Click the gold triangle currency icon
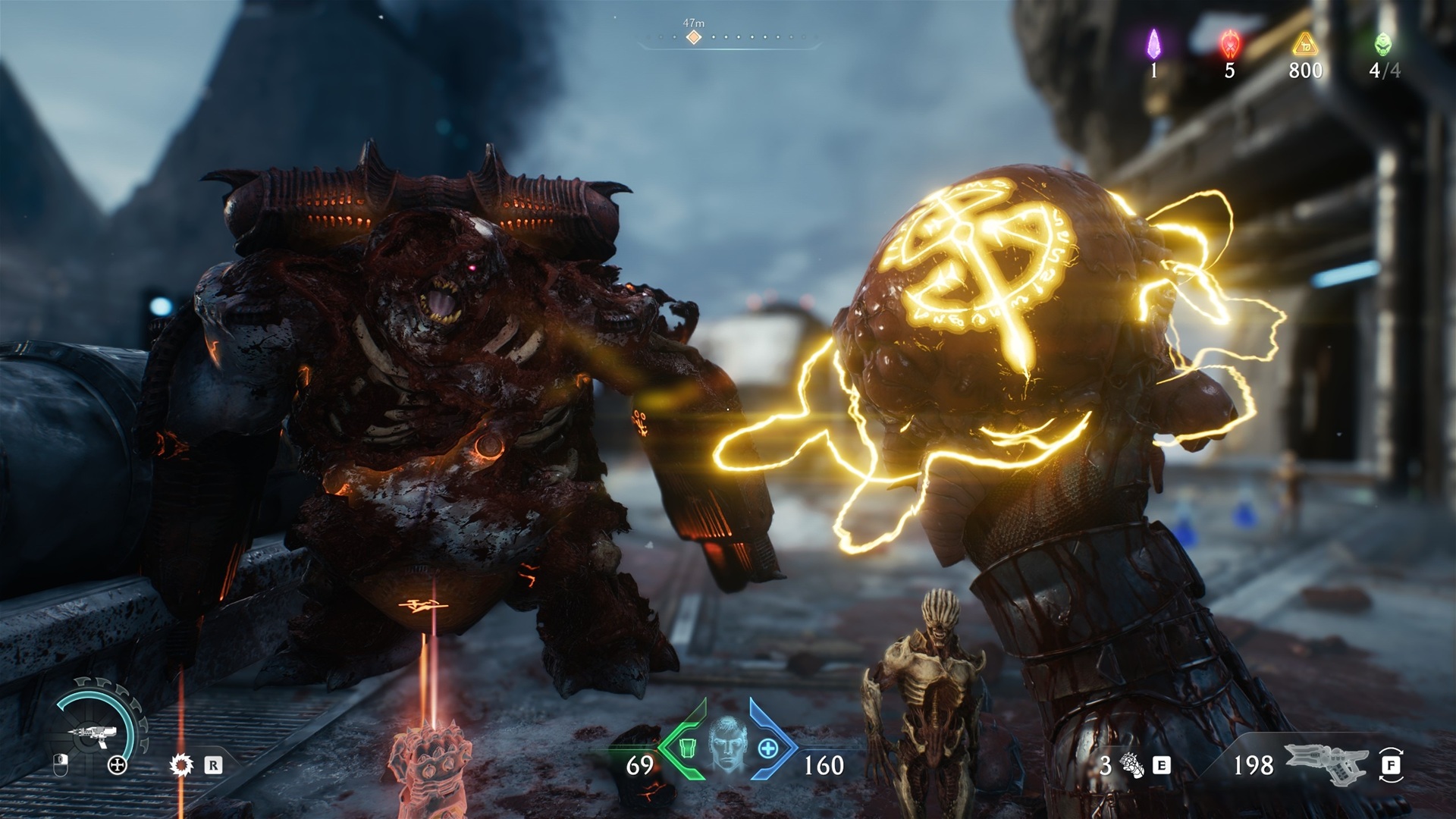The height and width of the screenshot is (819, 1456). pos(1305,45)
